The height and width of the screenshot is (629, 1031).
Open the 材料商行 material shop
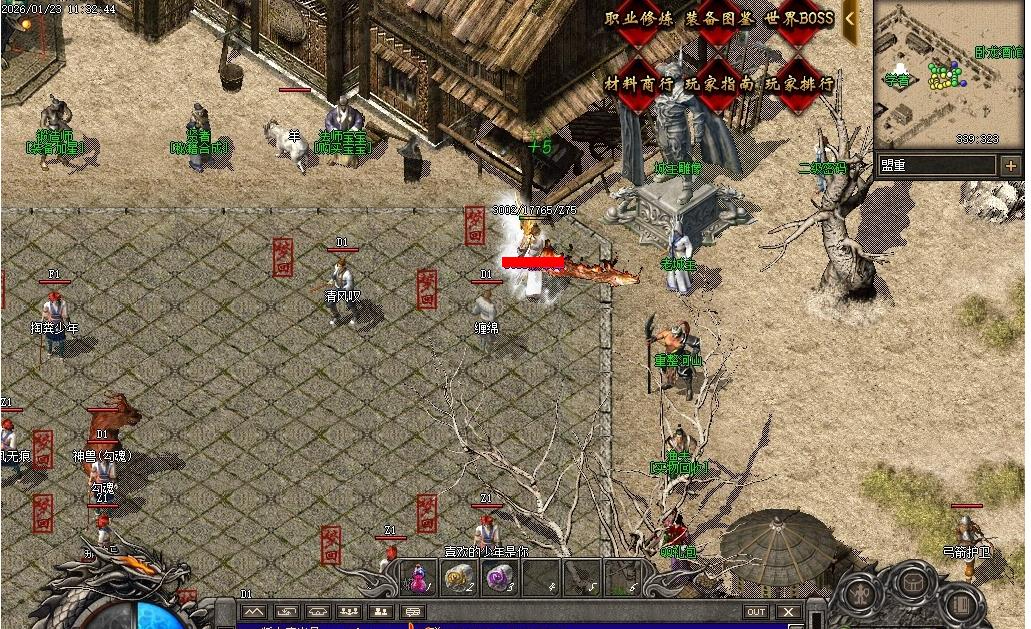tap(639, 84)
